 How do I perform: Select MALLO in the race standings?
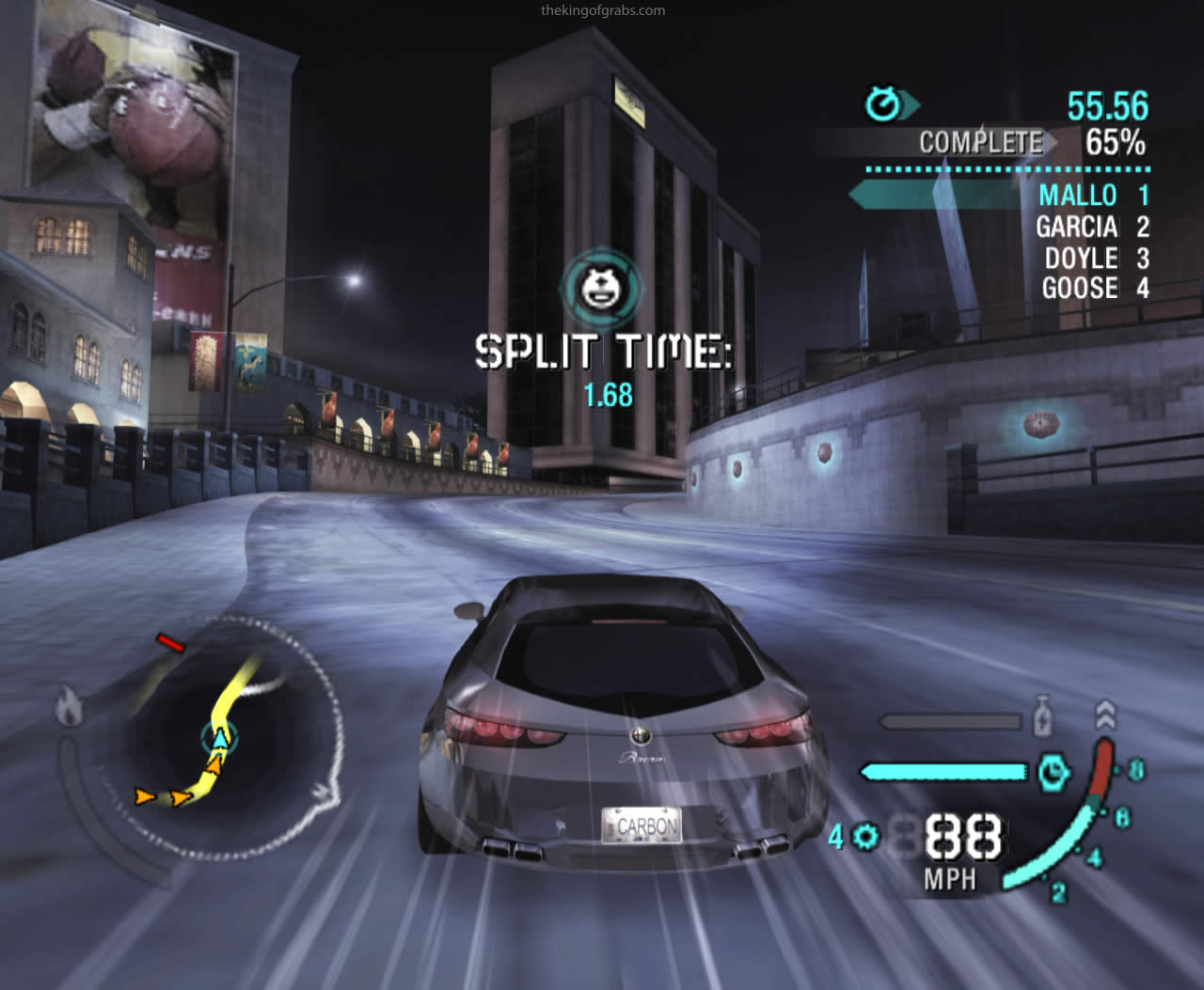pyautogui.click(x=1077, y=196)
